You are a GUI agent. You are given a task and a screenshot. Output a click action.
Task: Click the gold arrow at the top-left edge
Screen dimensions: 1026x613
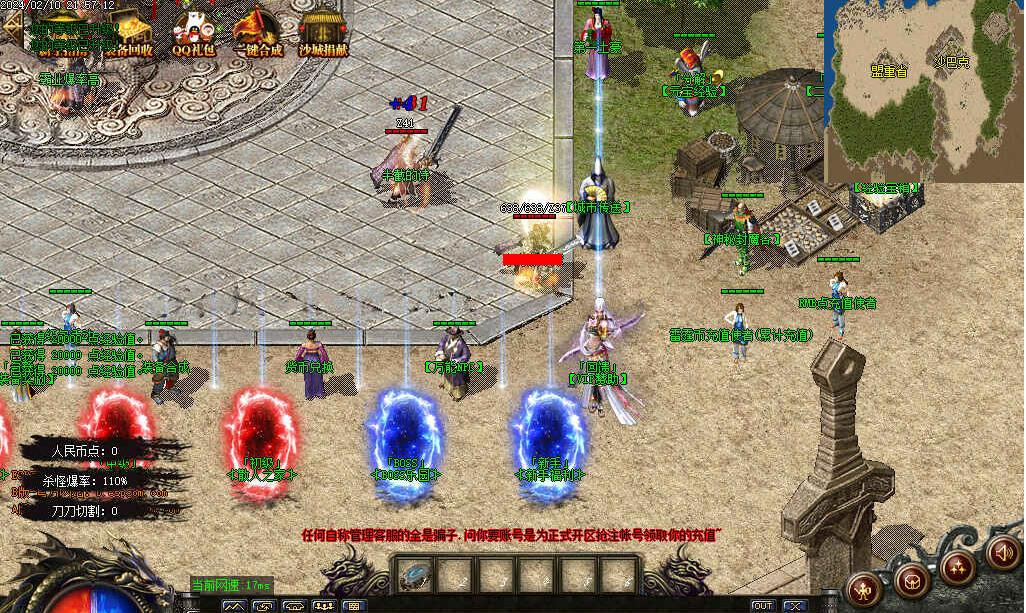[x=12, y=27]
